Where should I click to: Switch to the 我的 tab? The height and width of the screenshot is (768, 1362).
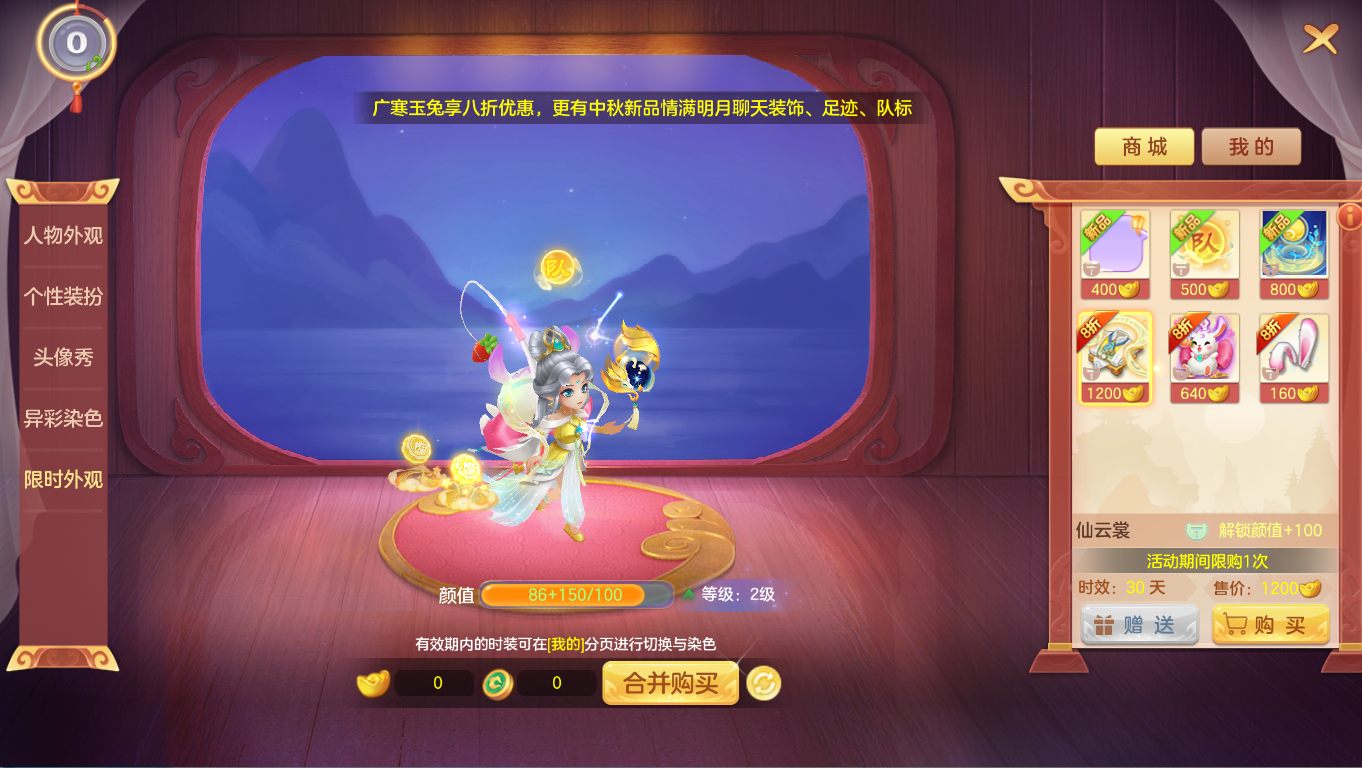pyautogui.click(x=1251, y=146)
